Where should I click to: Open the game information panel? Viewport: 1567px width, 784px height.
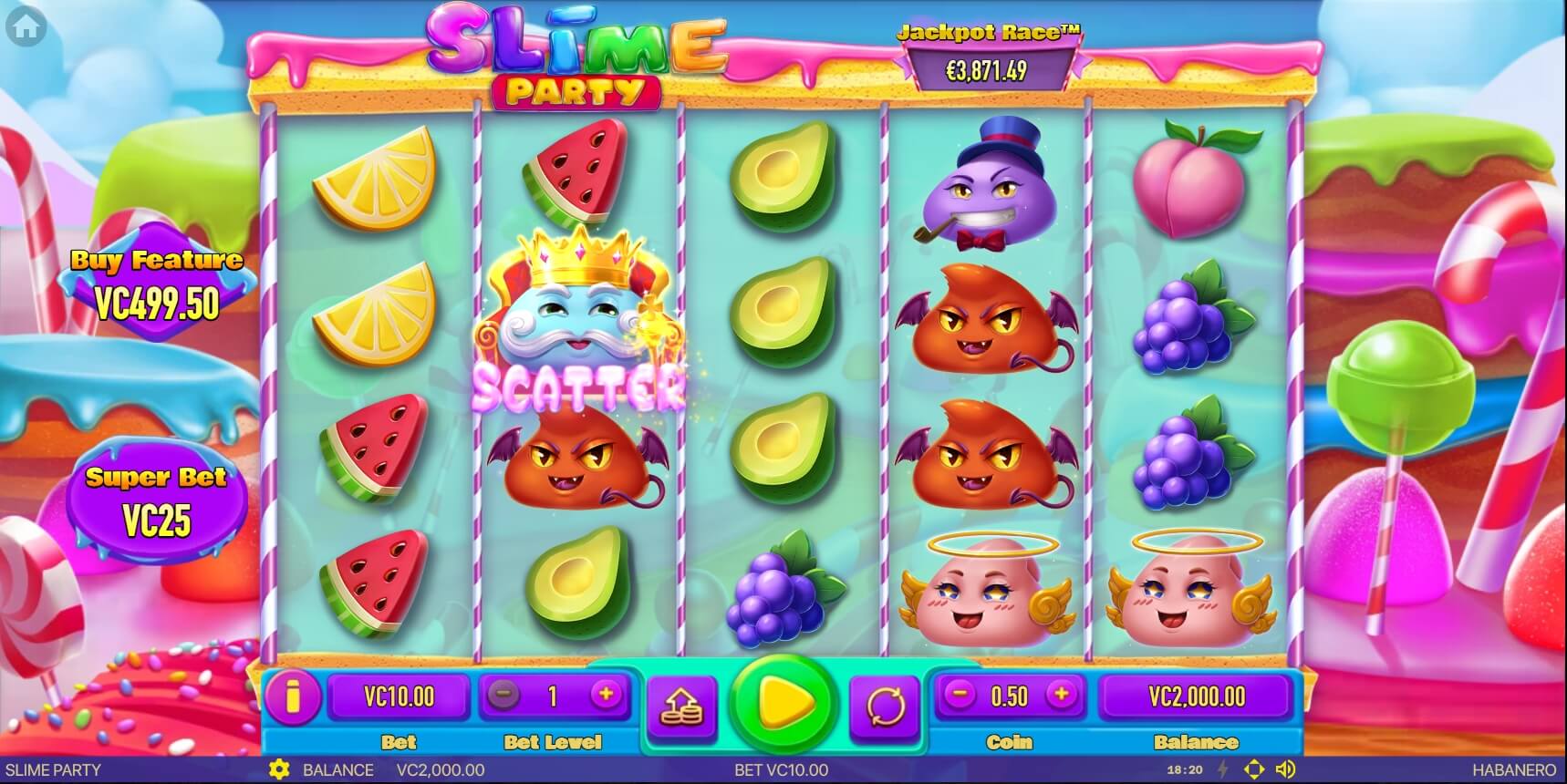point(294,697)
